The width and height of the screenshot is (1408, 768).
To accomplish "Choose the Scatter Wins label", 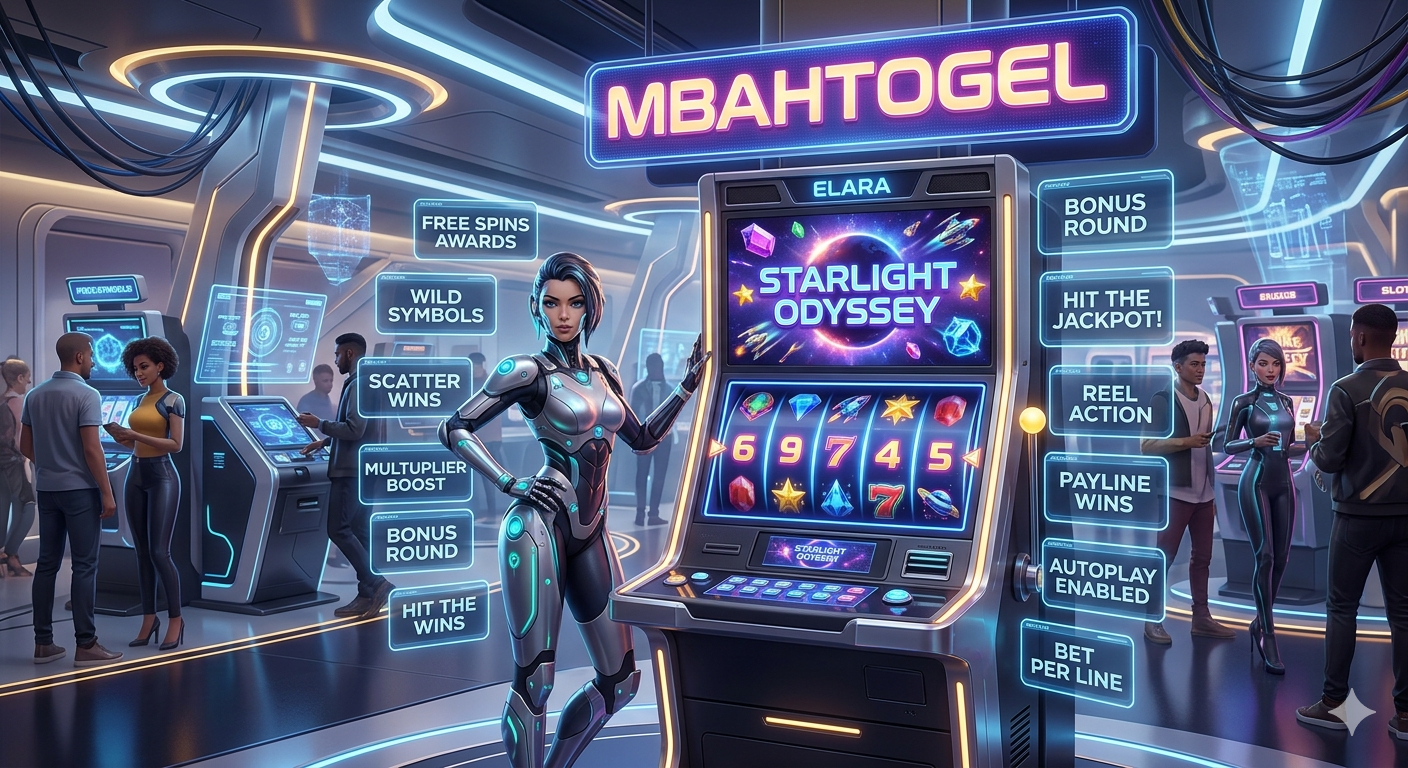I will [414, 391].
